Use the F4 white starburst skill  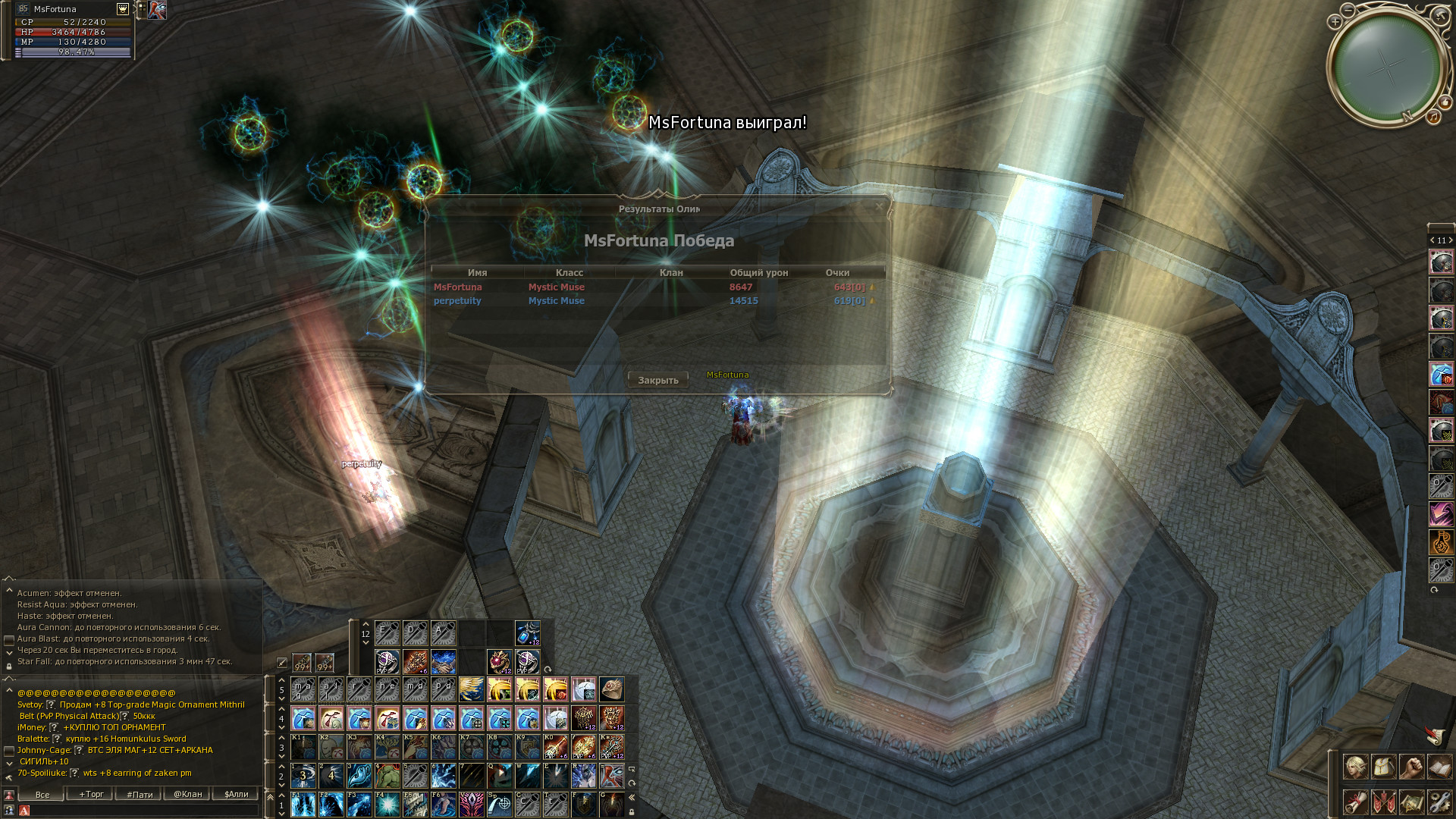[387, 805]
